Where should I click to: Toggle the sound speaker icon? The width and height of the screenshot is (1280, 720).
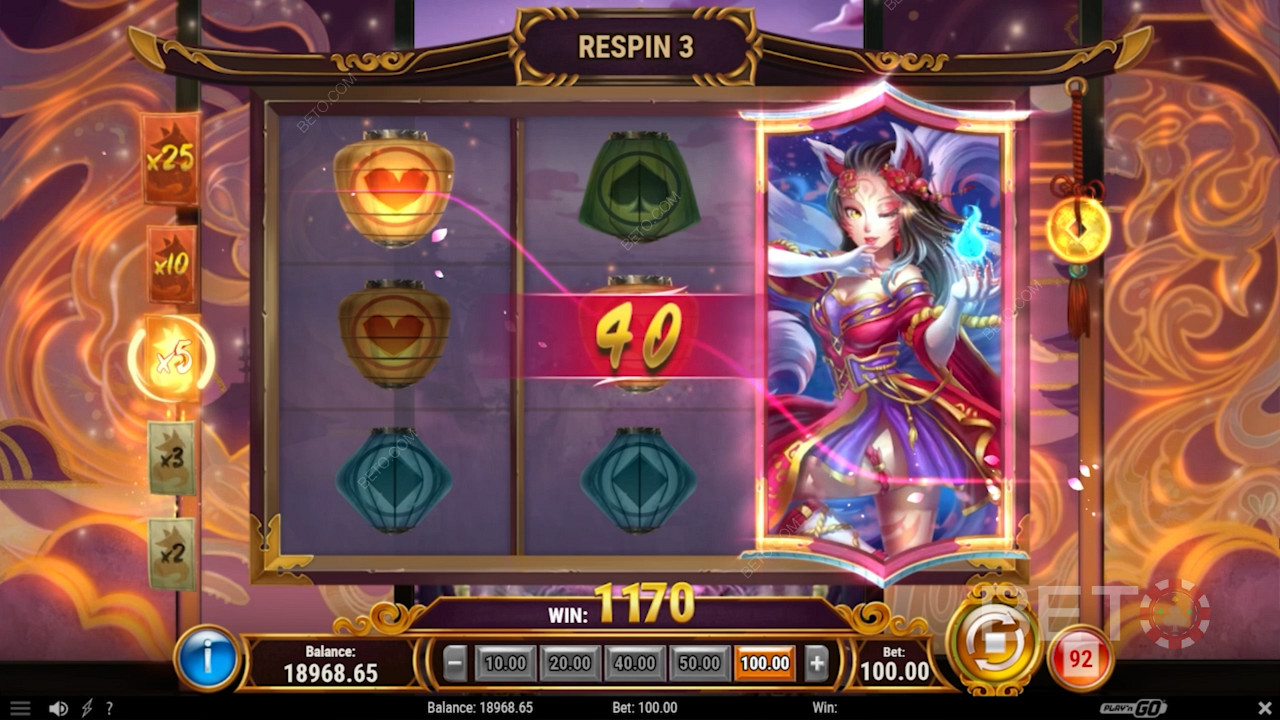tap(58, 708)
